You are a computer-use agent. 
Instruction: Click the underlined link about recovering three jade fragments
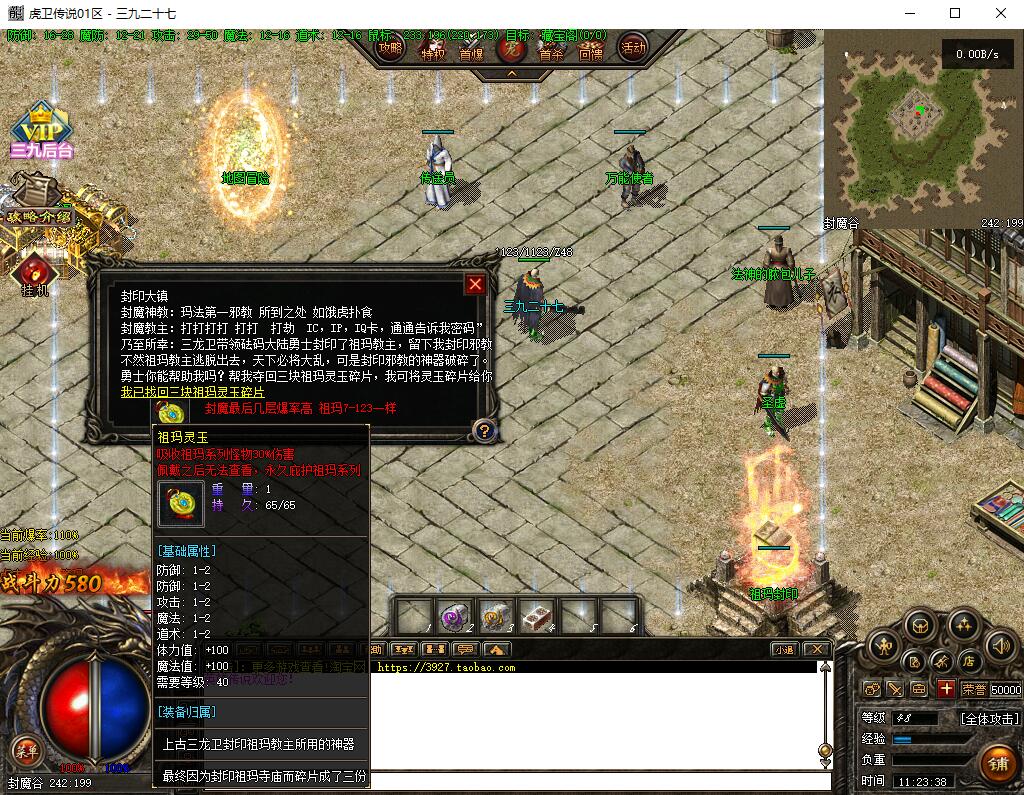192,392
